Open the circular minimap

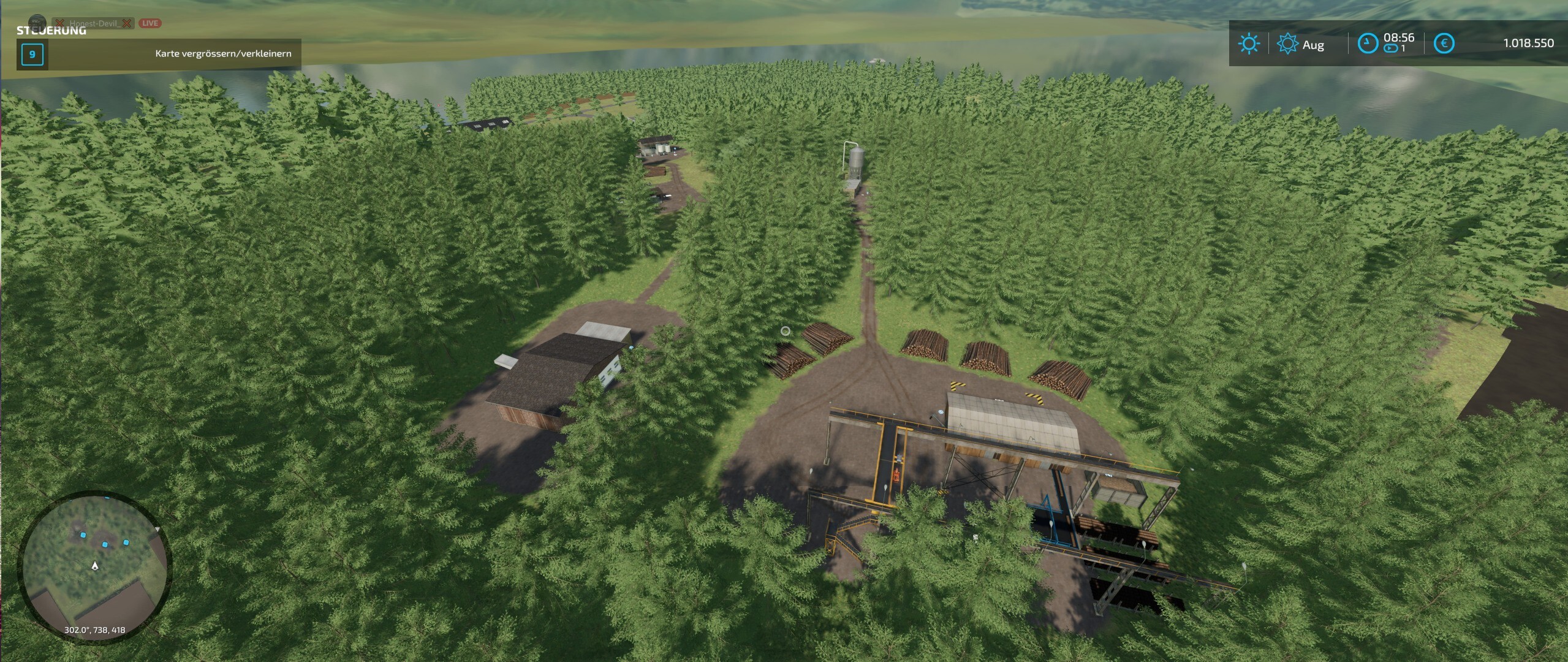pos(95,567)
